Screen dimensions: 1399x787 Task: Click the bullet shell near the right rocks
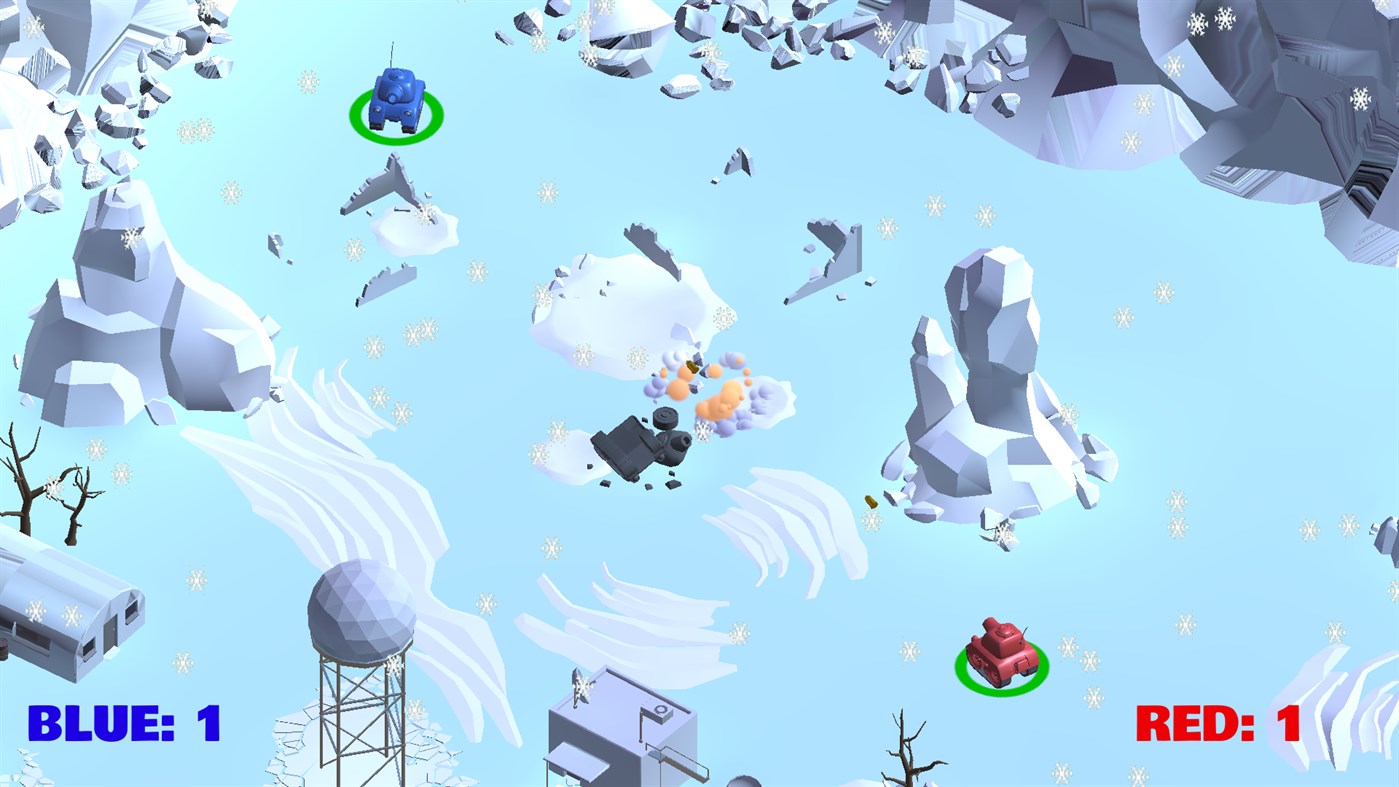click(873, 503)
